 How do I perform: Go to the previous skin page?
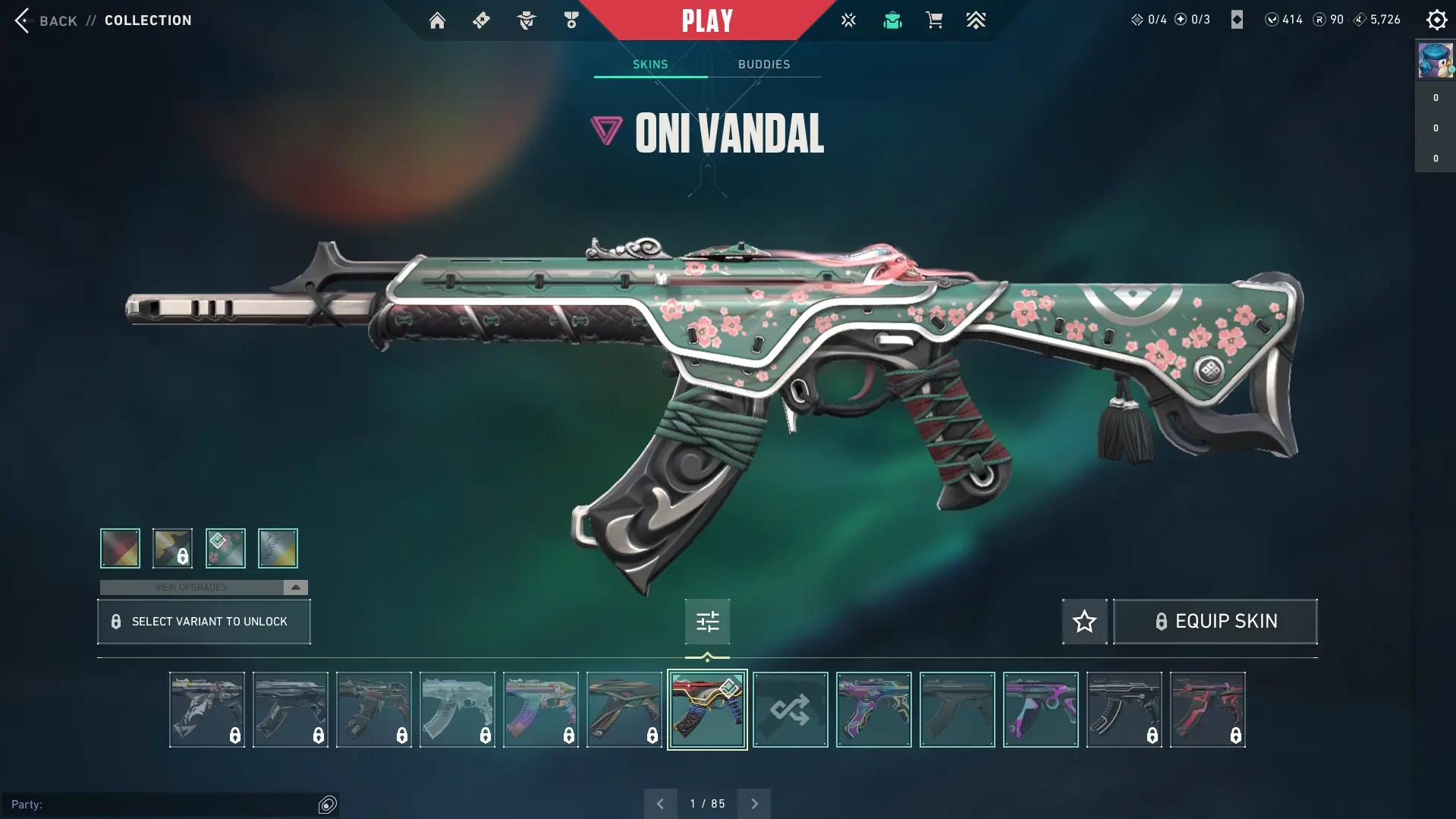[x=660, y=804]
